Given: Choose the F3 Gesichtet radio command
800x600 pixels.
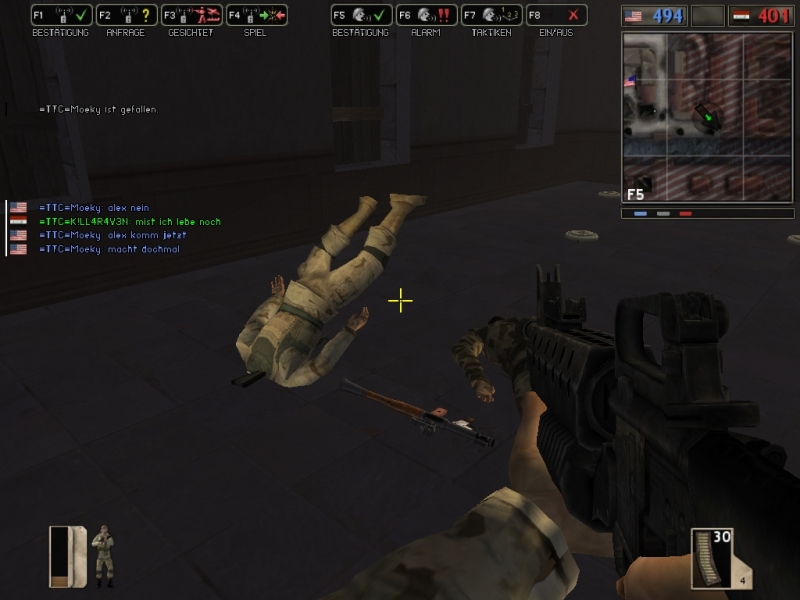Looking at the screenshot, I should (190, 16).
